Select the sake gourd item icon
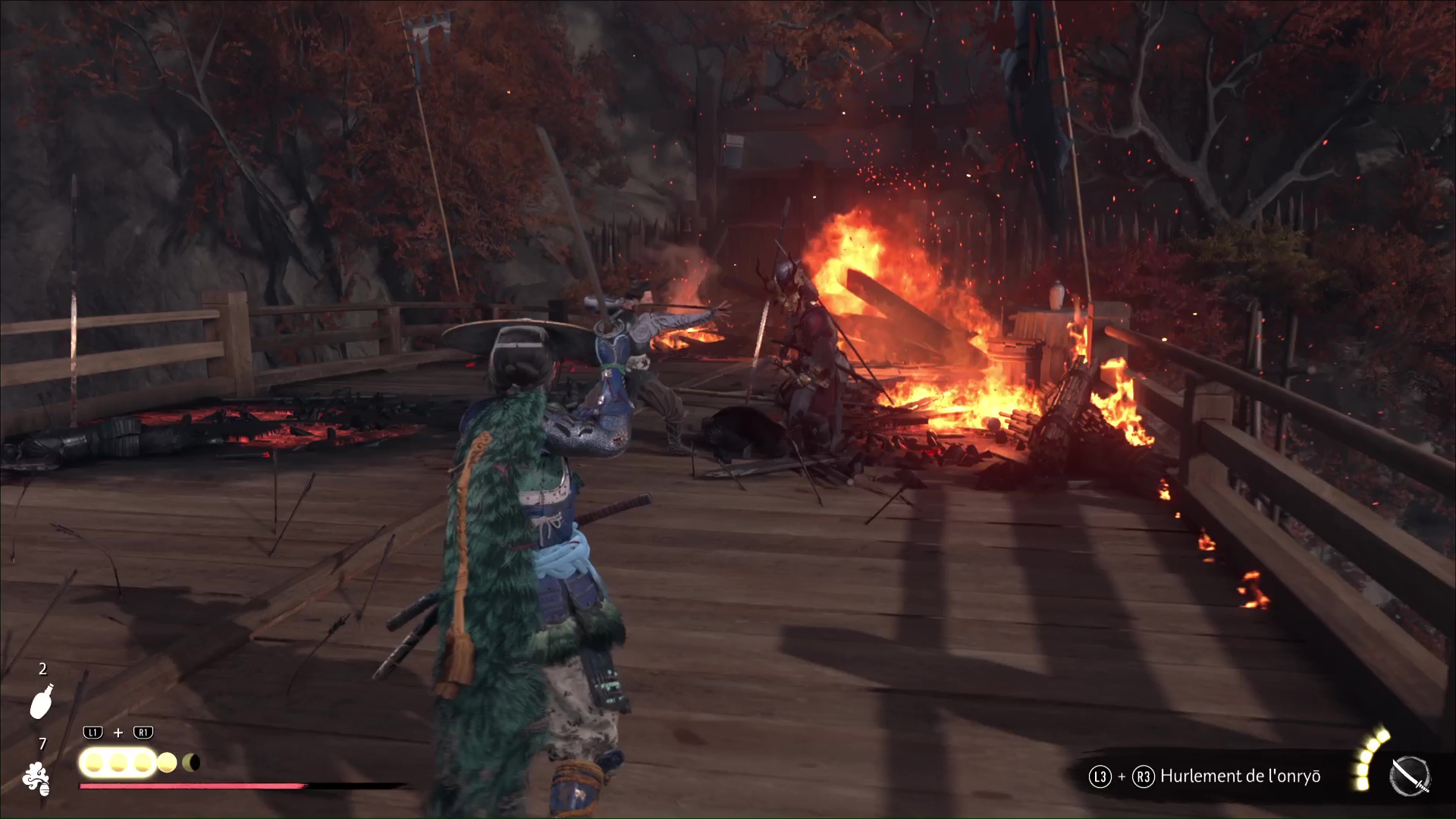 click(41, 701)
